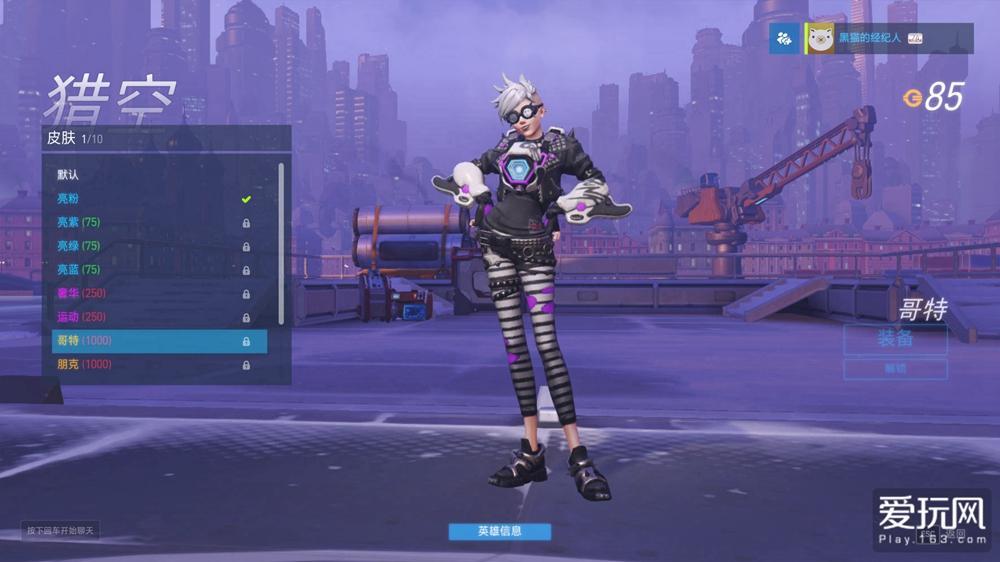Screen dimensions: 1000x562
Task: Choose the 朋克 (1000) skin
Action: (155, 365)
